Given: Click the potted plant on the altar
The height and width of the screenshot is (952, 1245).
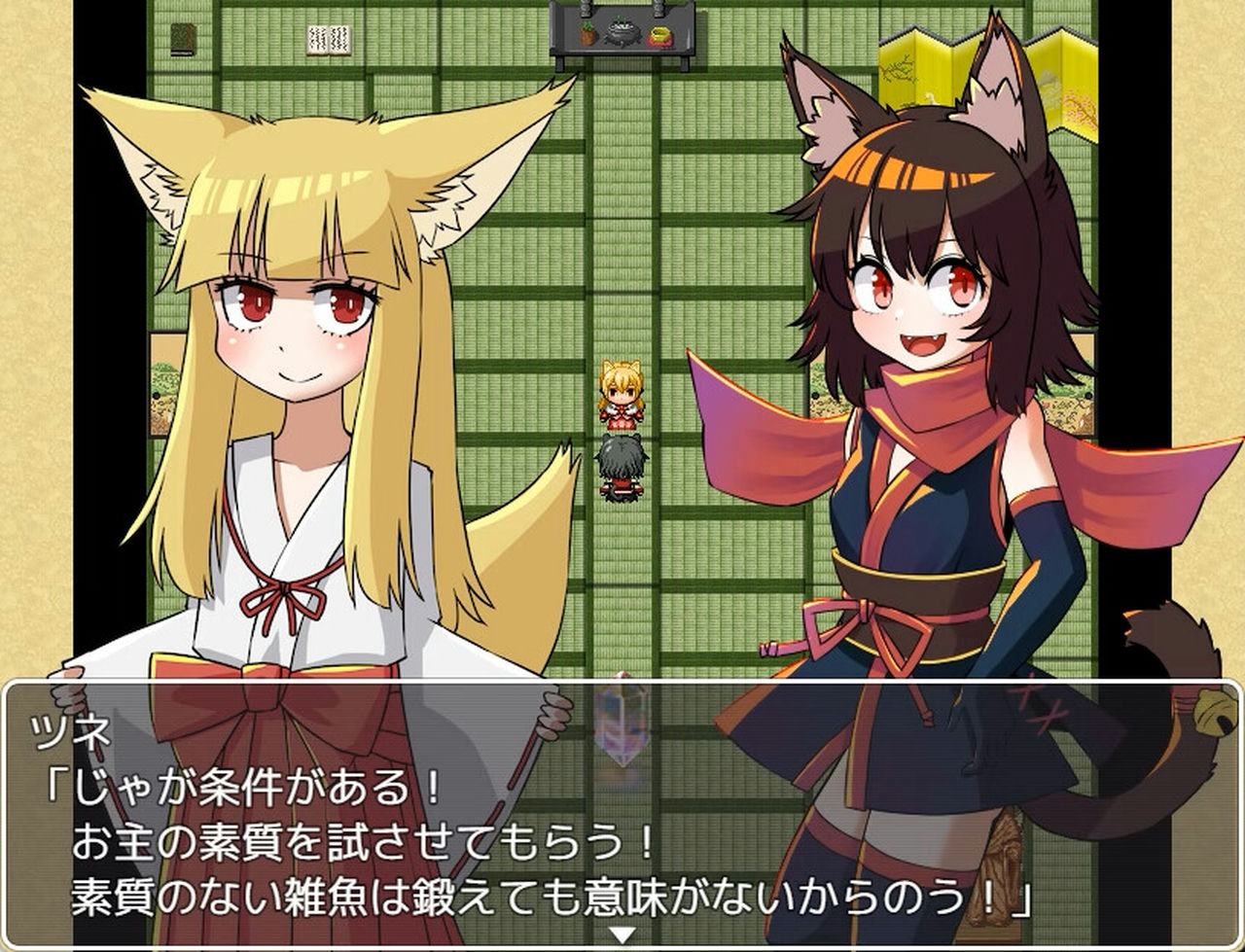Looking at the screenshot, I should [587, 34].
